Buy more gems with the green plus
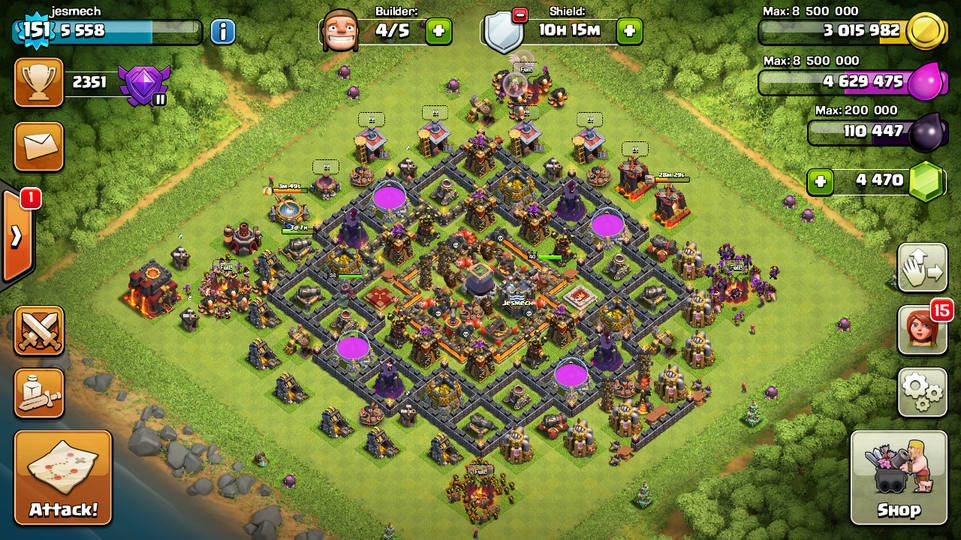Image resolution: width=961 pixels, height=540 pixels. [821, 182]
